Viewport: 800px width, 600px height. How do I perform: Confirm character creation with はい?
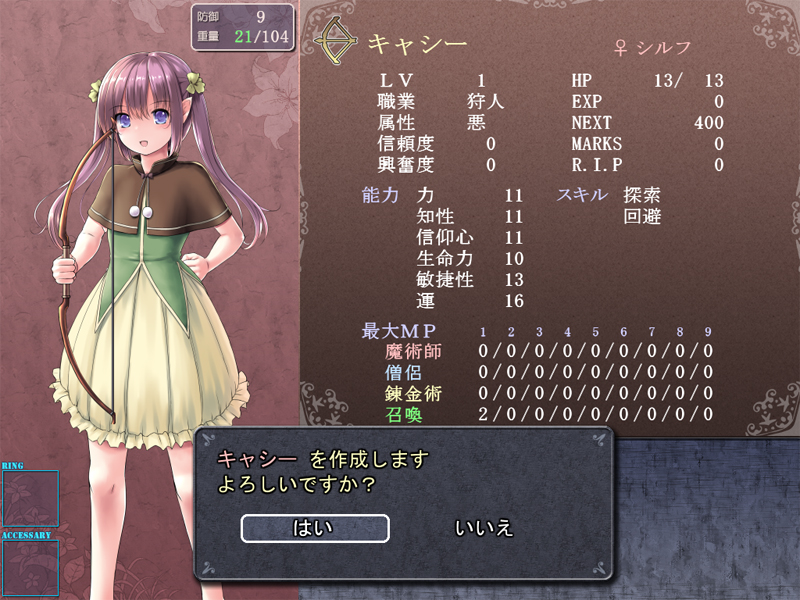[x=314, y=528]
